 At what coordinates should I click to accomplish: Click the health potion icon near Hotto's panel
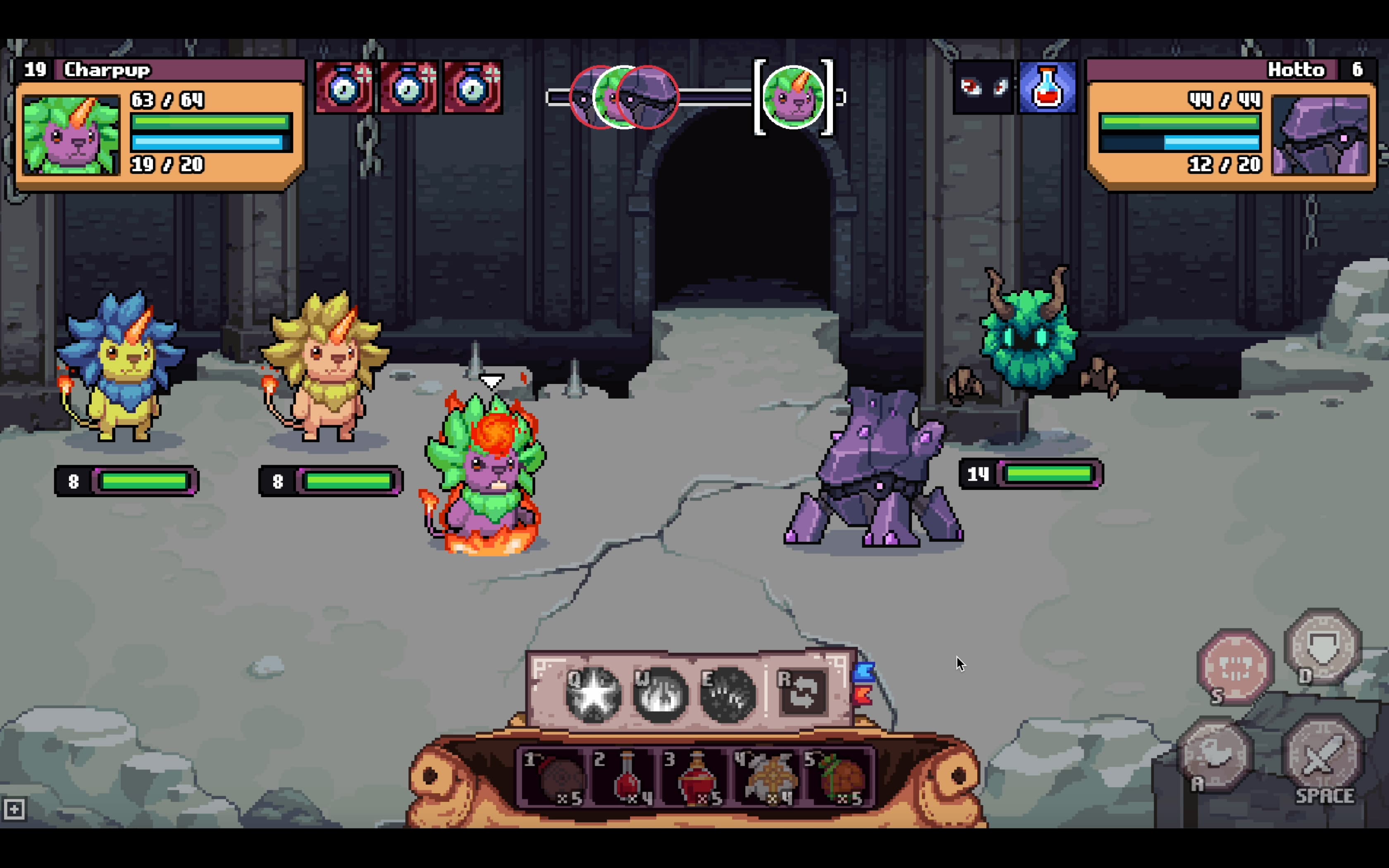1047,87
